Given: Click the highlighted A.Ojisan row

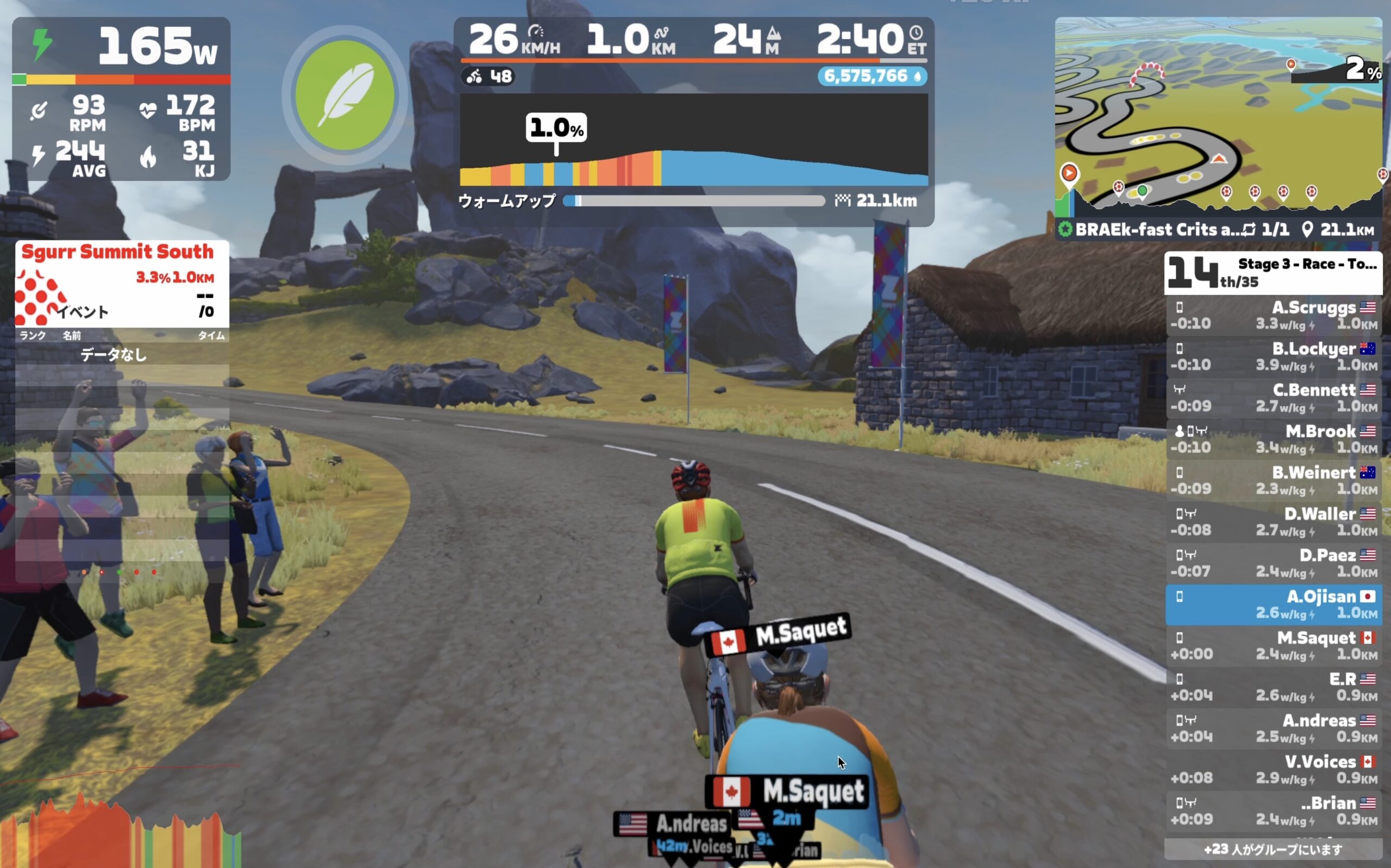Looking at the screenshot, I should [1273, 605].
